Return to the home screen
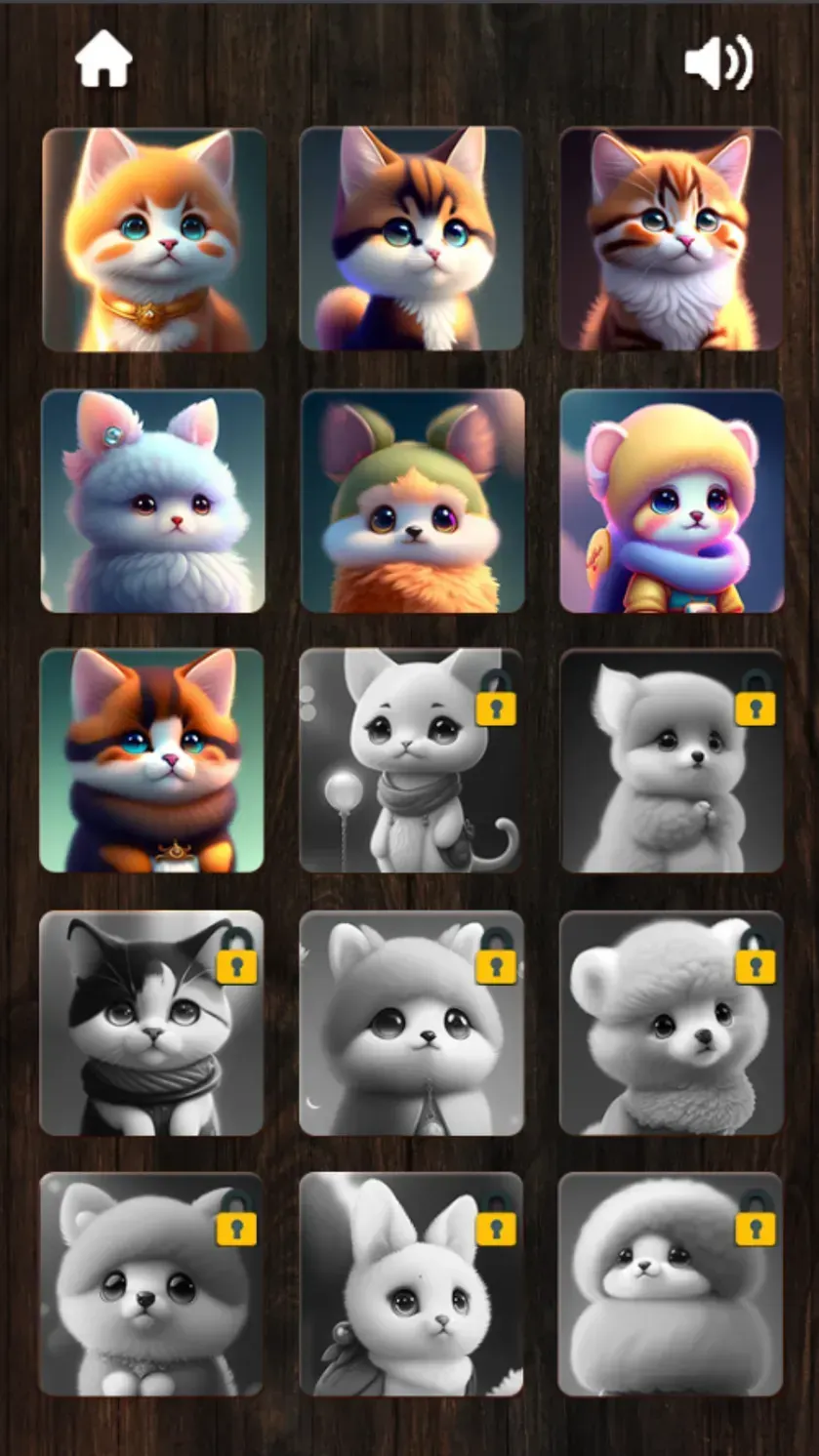The width and height of the screenshot is (819, 1456). pos(103,61)
